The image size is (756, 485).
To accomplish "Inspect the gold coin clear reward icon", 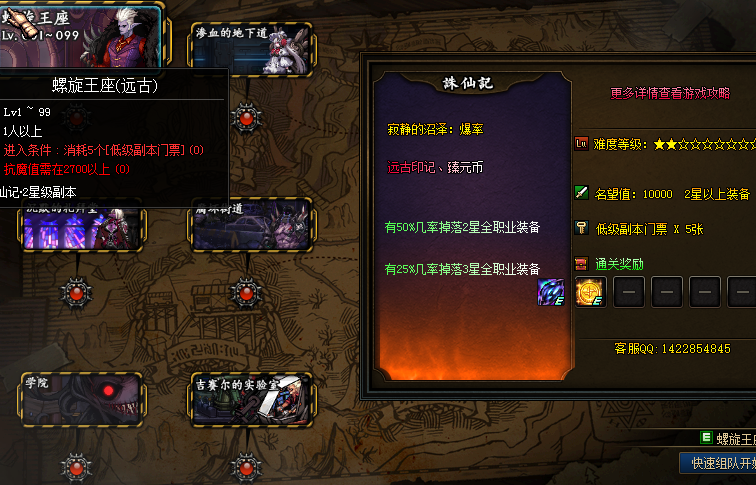I will 590,292.
